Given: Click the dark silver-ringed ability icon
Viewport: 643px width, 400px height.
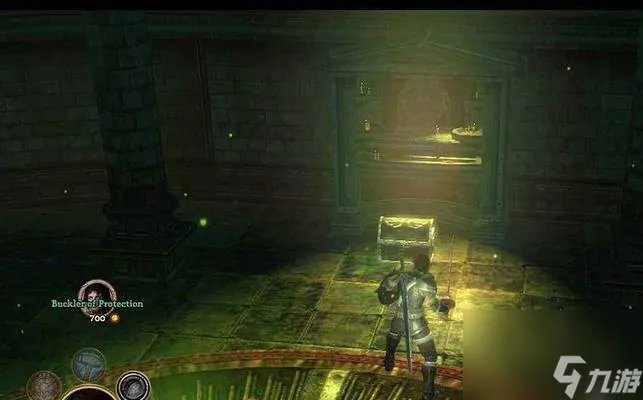Looking at the screenshot, I should pos(133,385).
